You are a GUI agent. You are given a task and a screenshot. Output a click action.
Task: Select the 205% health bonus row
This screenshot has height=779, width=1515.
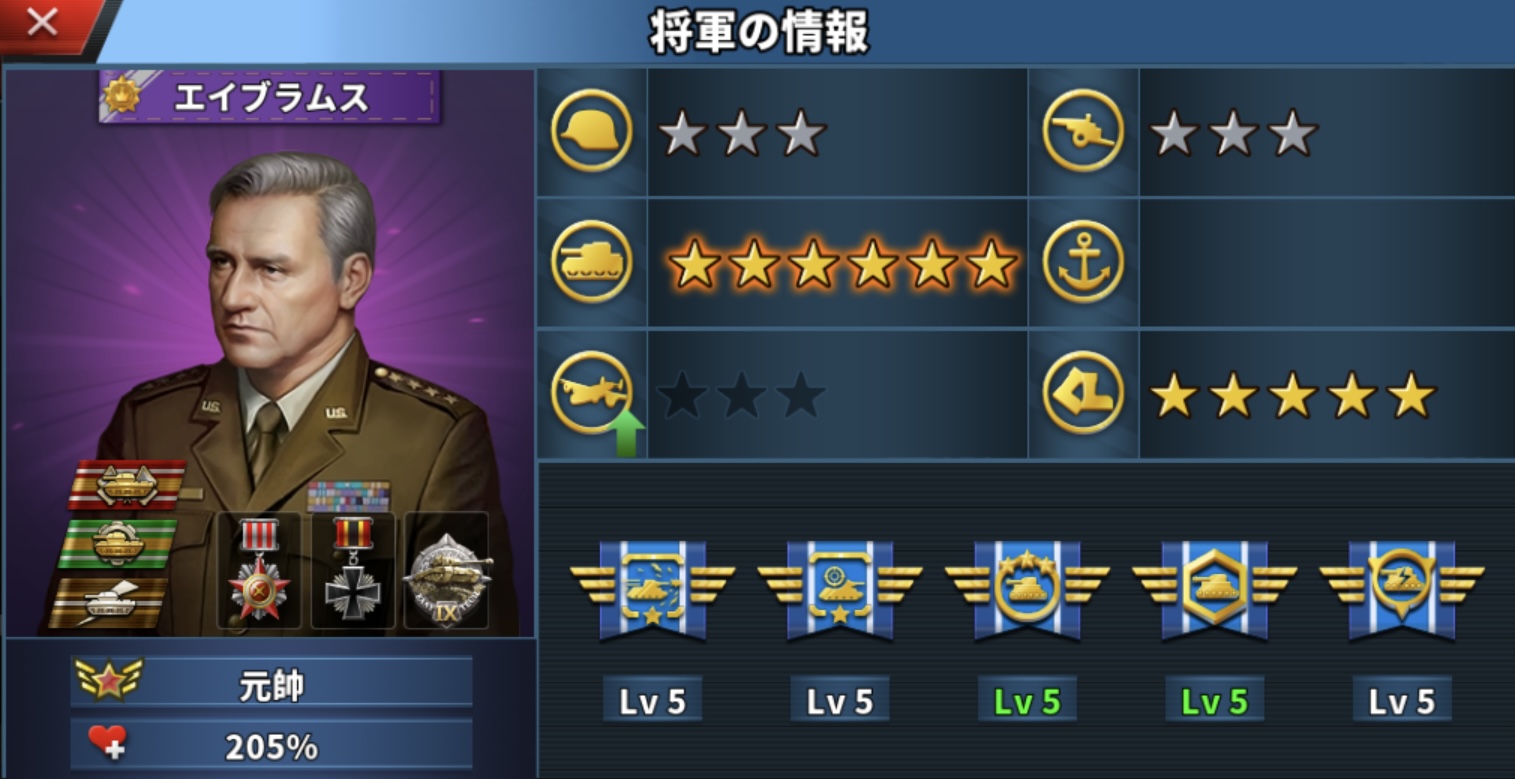click(271, 744)
